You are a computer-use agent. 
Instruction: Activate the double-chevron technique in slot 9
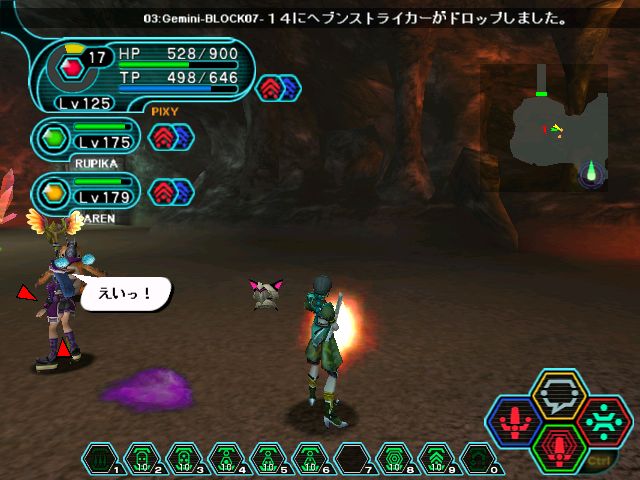pos(436,458)
